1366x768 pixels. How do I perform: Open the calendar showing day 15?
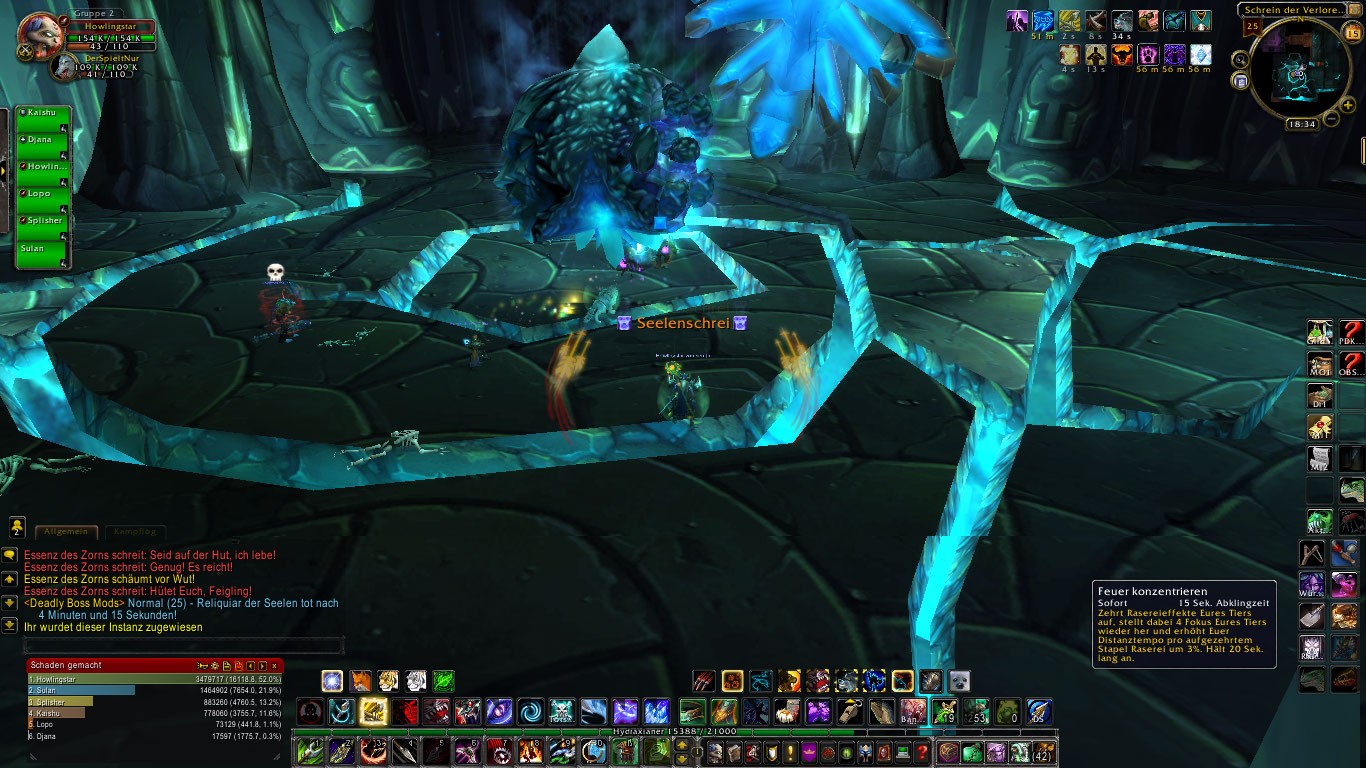1352,33
